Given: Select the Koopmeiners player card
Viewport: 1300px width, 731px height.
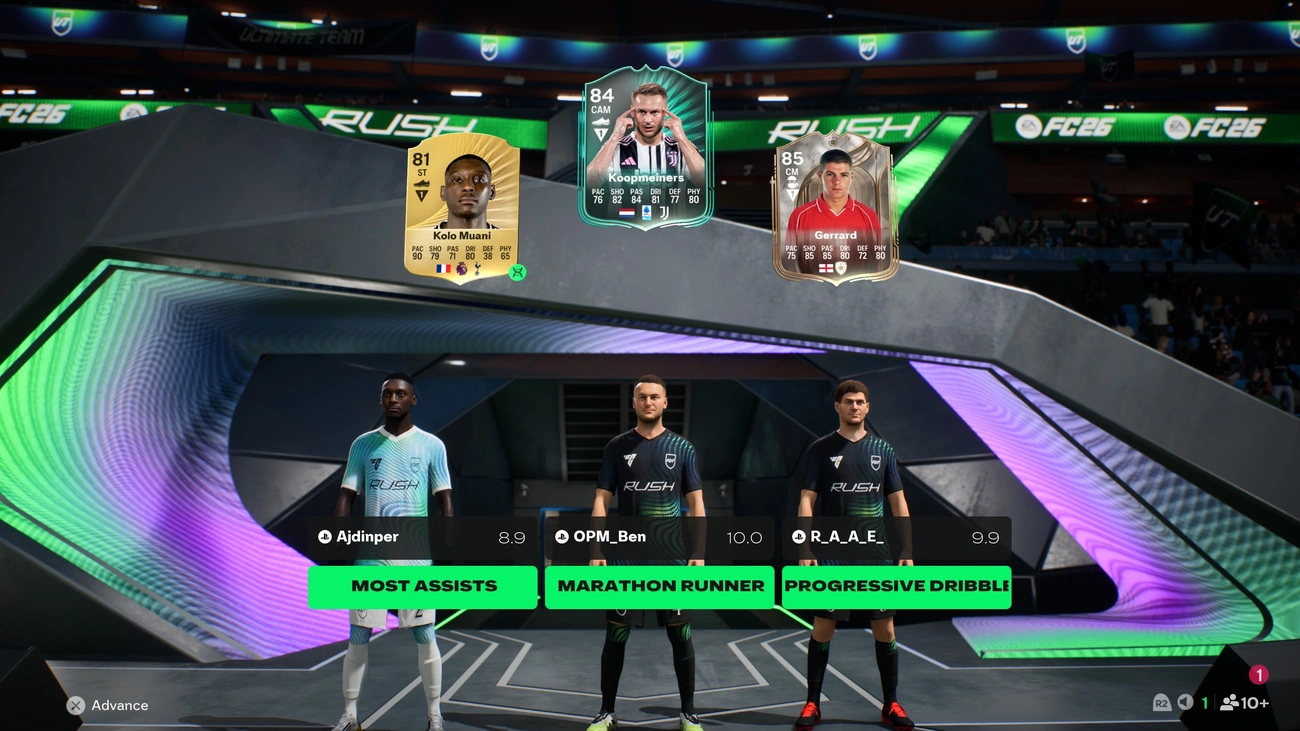Looking at the screenshot, I should (x=645, y=147).
